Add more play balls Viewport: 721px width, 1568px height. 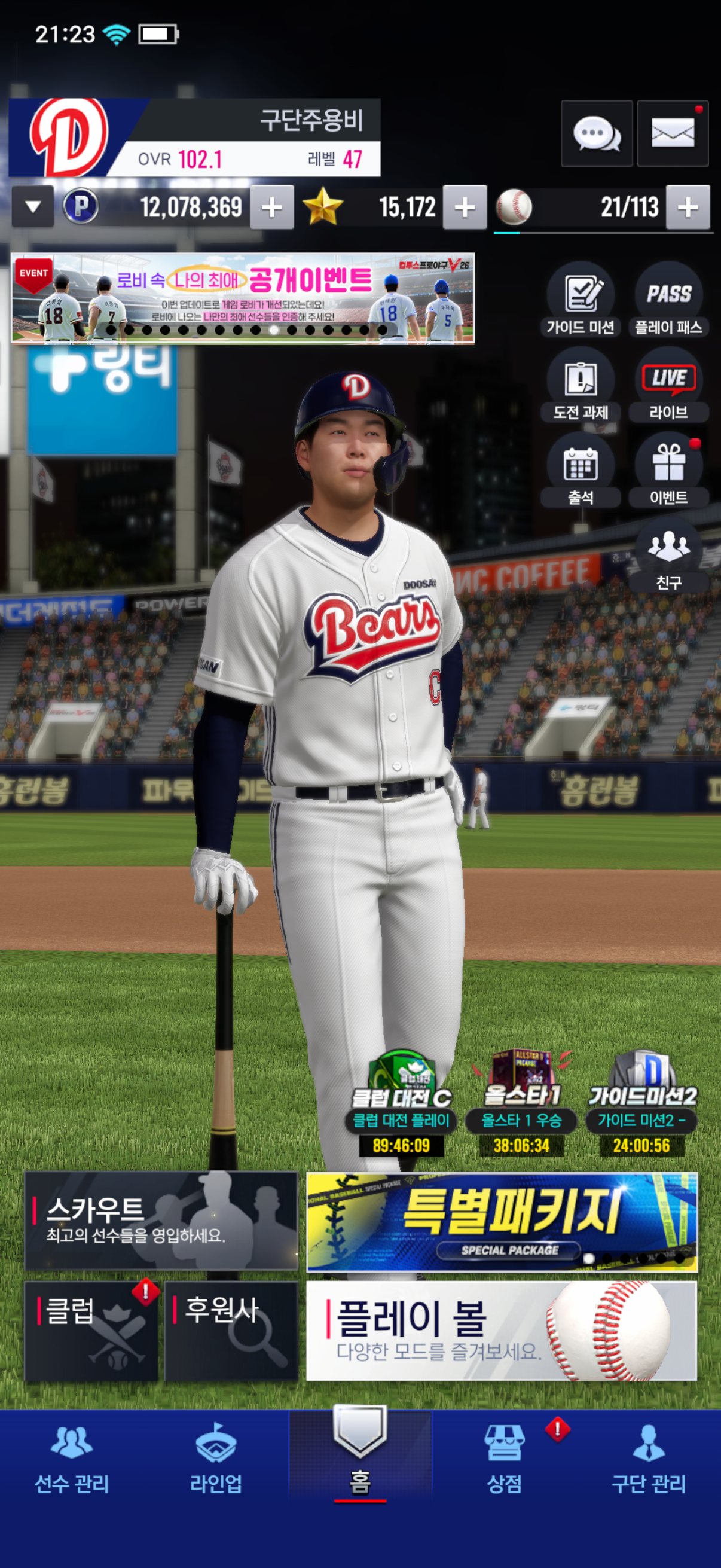[688, 208]
